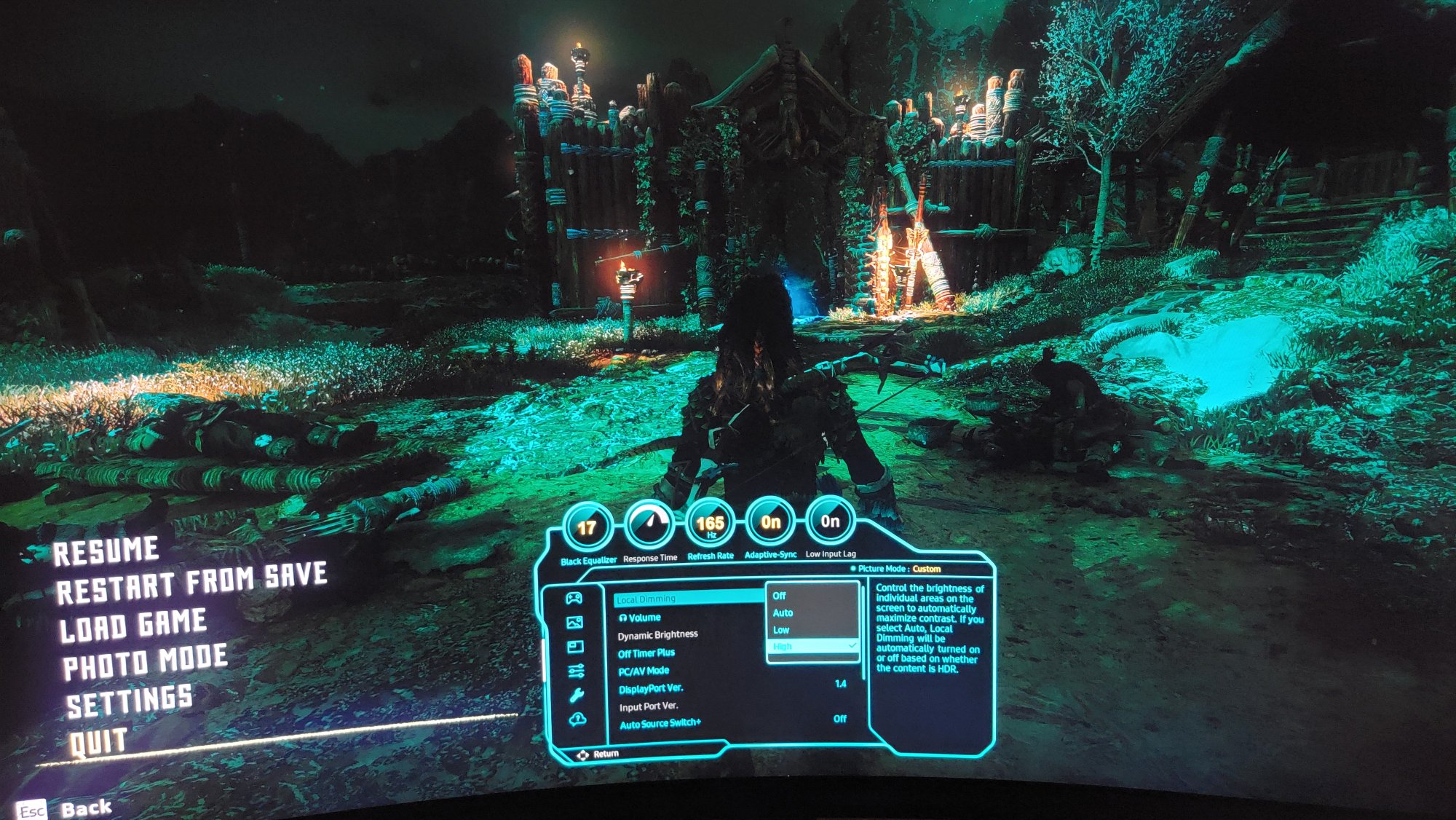Open the Settings menu
1456x820 pixels.
130,701
